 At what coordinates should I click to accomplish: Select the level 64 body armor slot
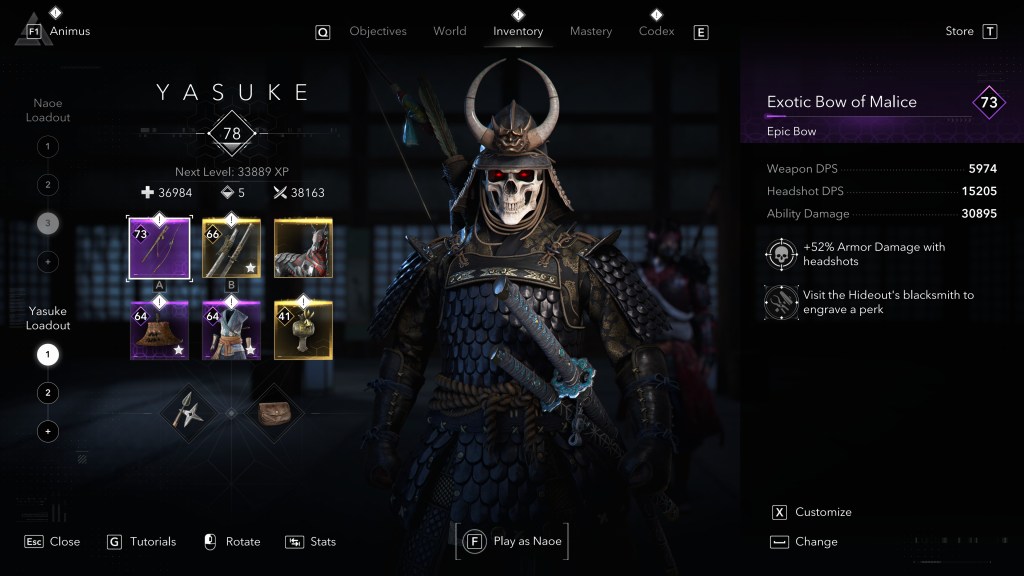pos(231,330)
